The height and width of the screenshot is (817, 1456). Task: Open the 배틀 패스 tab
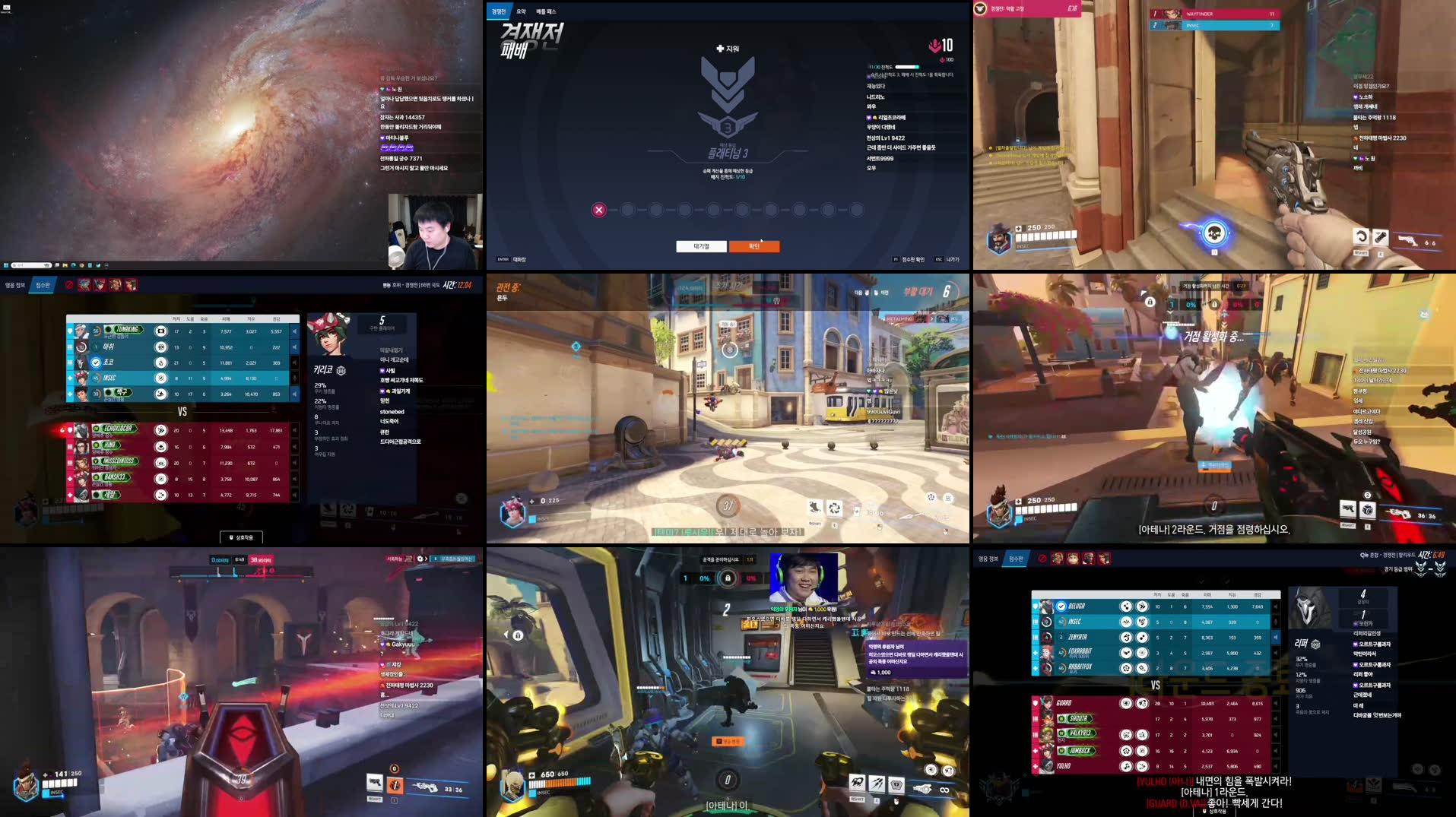coord(546,11)
